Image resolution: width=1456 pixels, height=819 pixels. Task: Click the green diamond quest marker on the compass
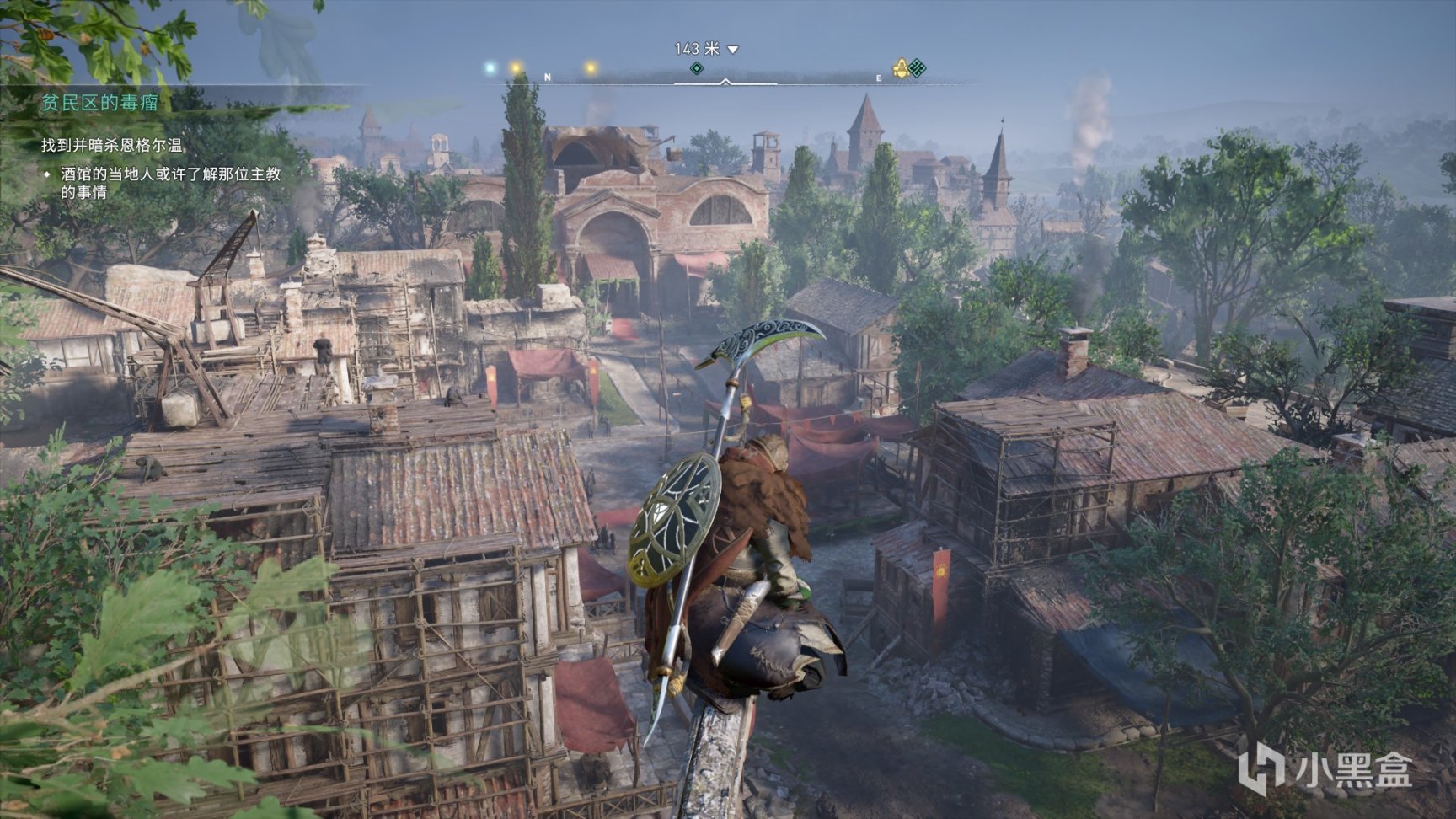pos(696,68)
